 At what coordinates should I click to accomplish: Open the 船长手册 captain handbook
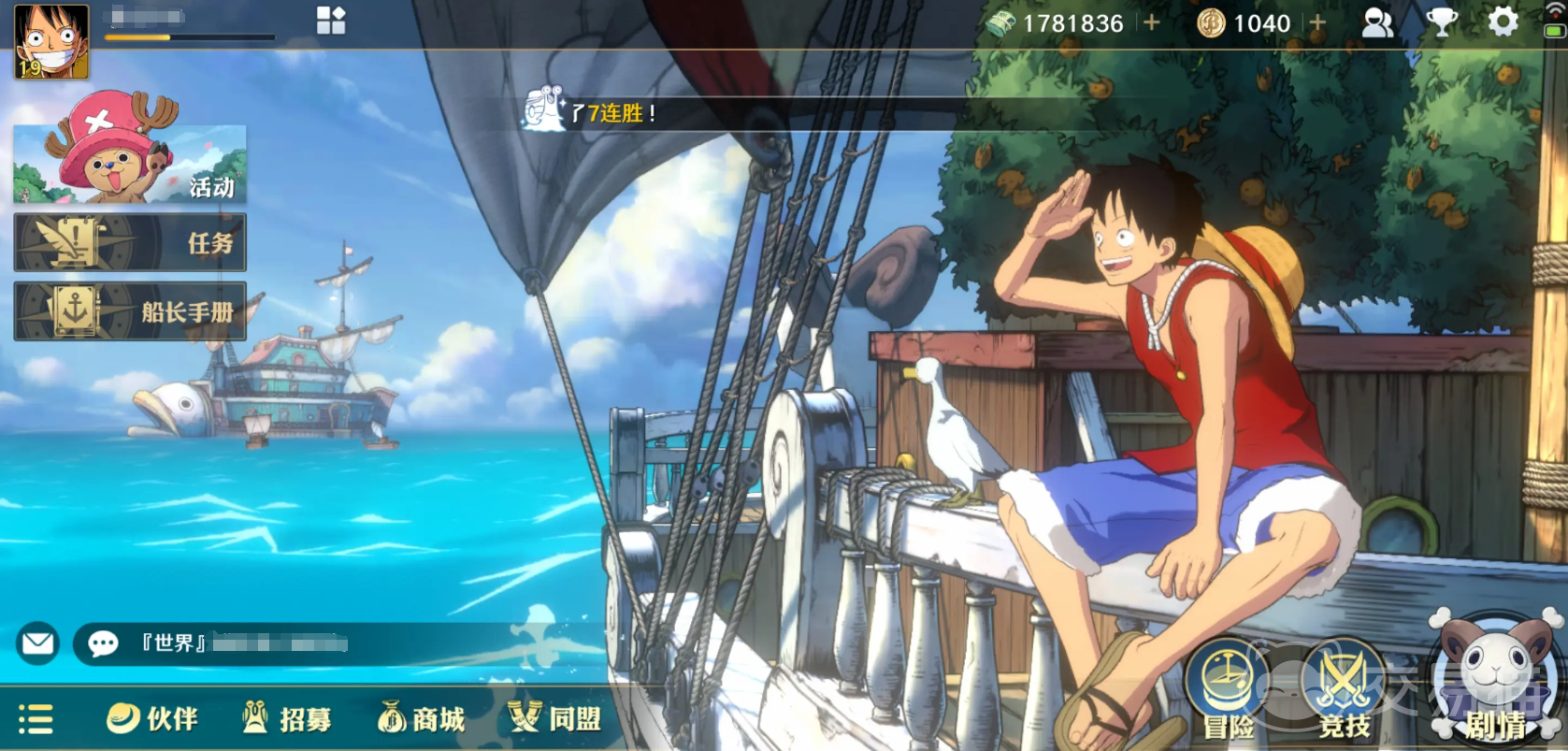point(130,311)
